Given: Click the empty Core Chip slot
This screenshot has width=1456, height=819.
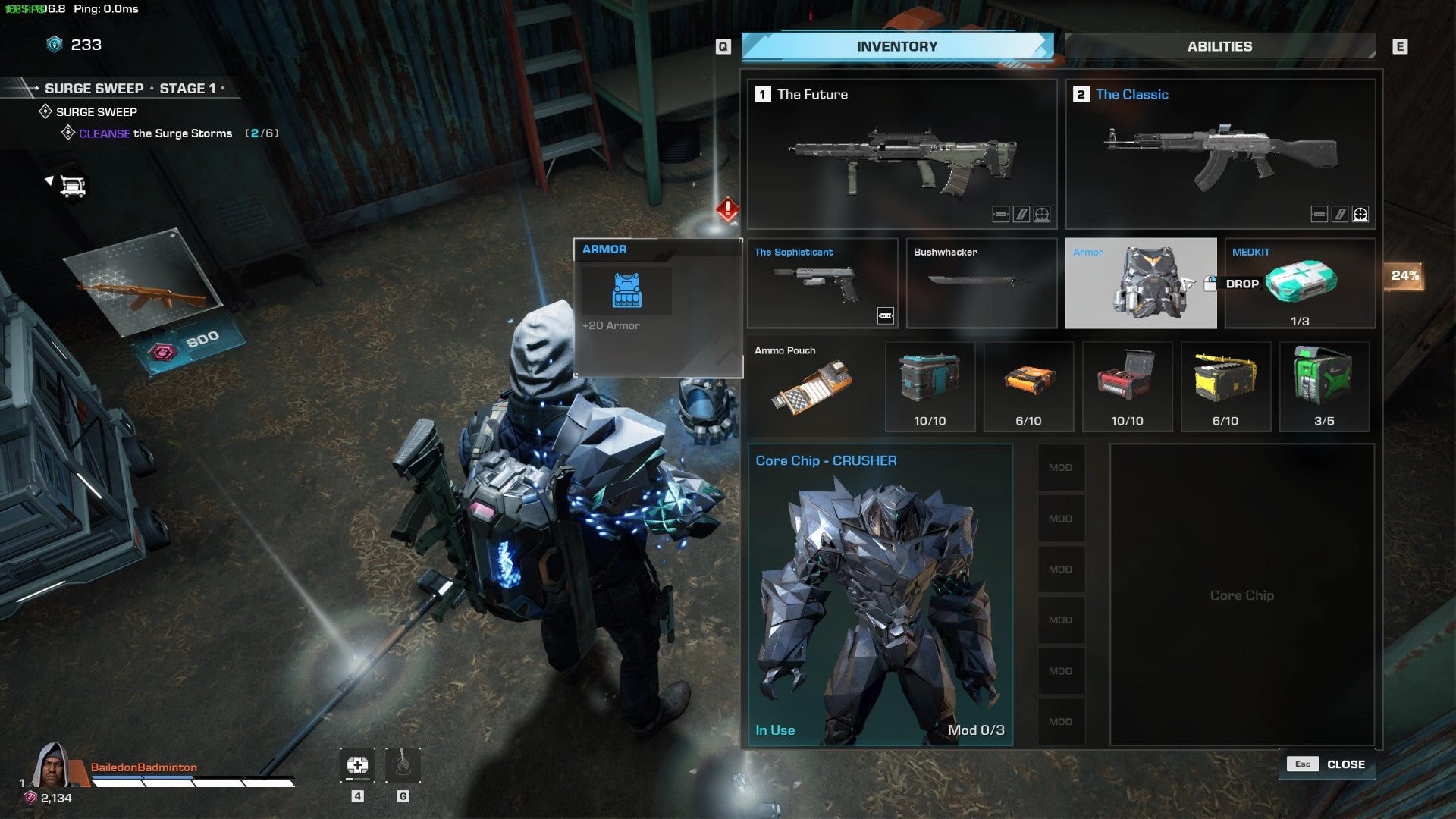Looking at the screenshot, I should pos(1241,595).
